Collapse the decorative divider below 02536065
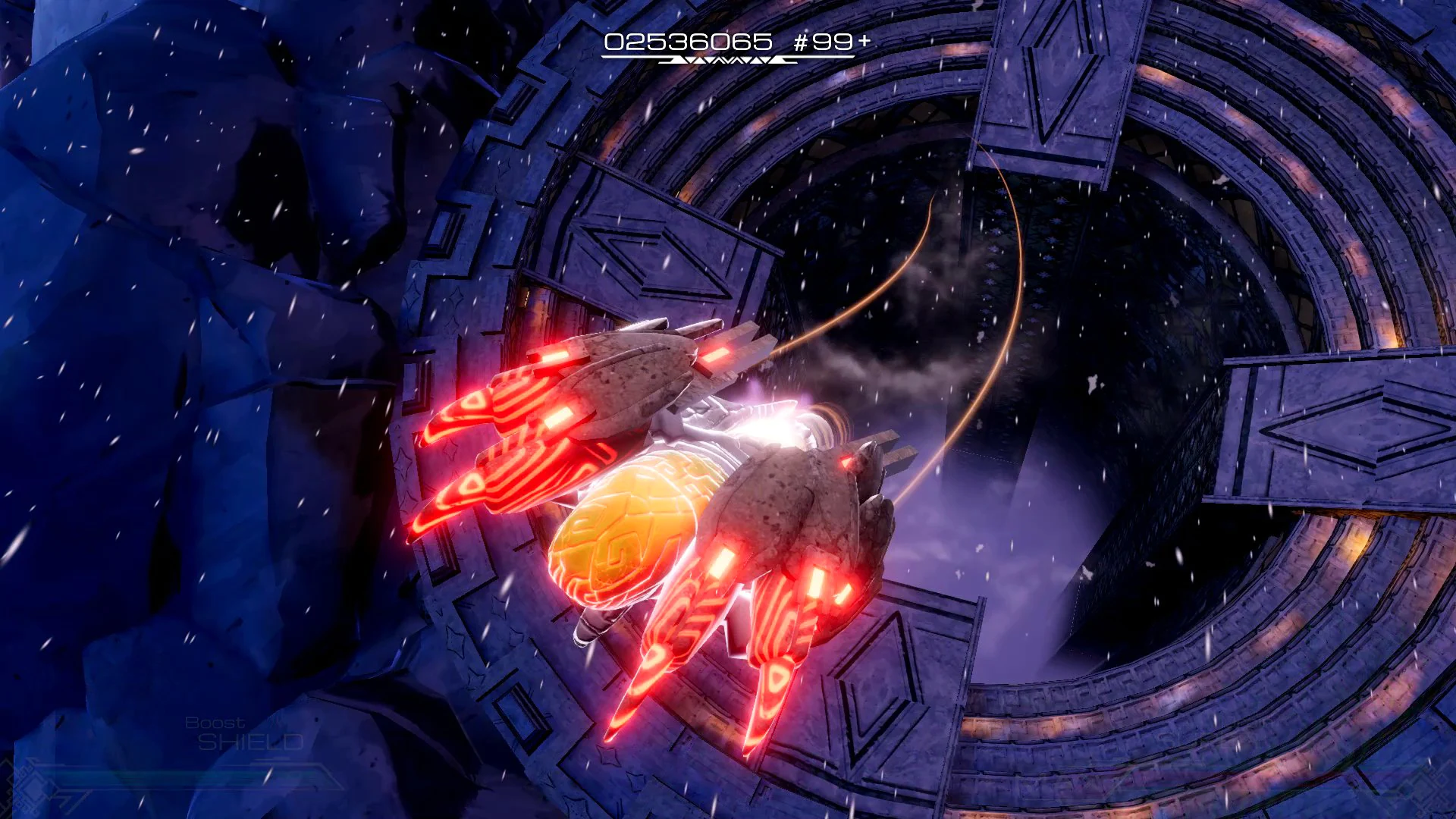Image resolution: width=1456 pixels, height=819 pixels. pos(724,62)
